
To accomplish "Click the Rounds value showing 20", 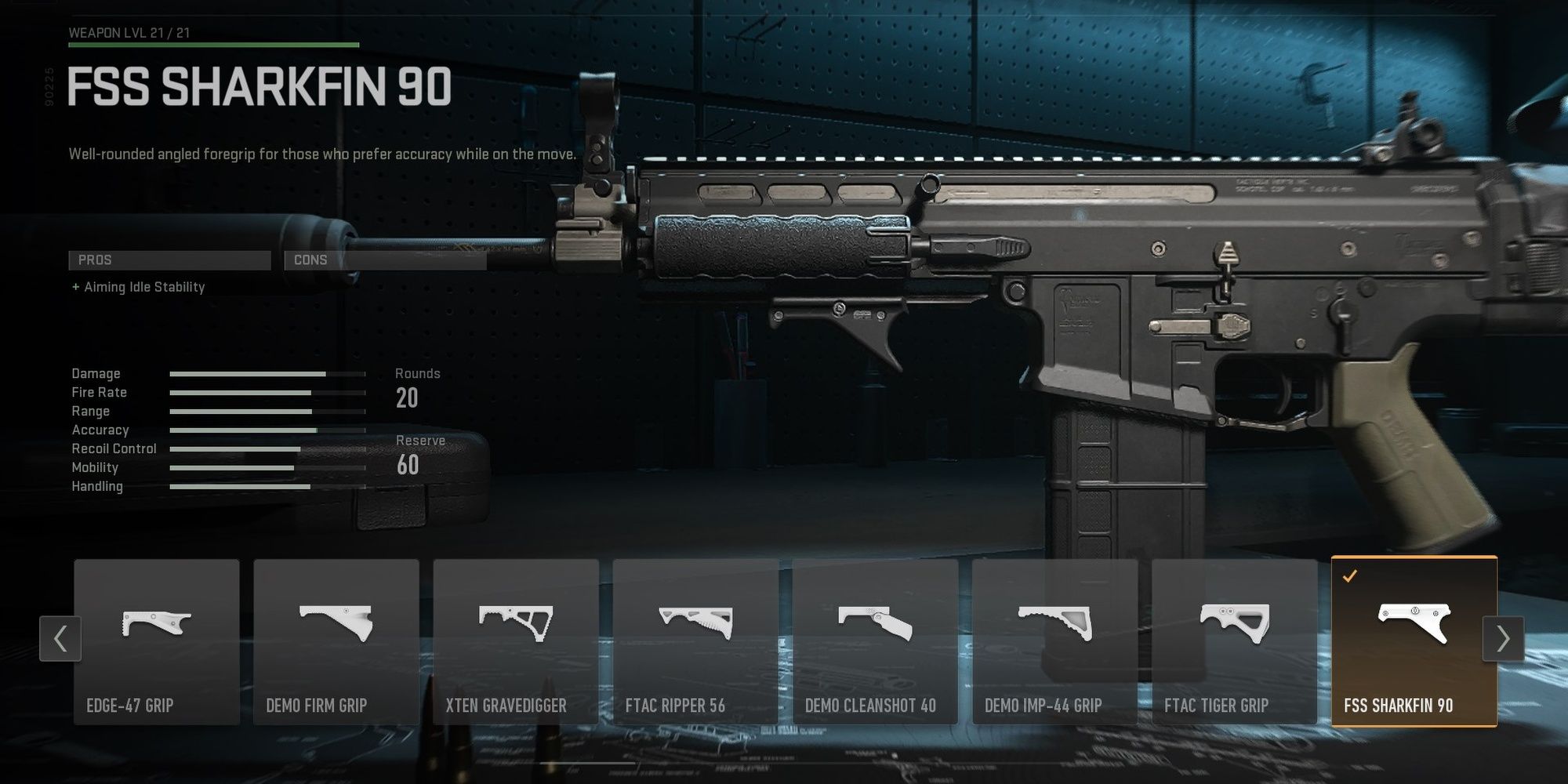I will coord(409,399).
